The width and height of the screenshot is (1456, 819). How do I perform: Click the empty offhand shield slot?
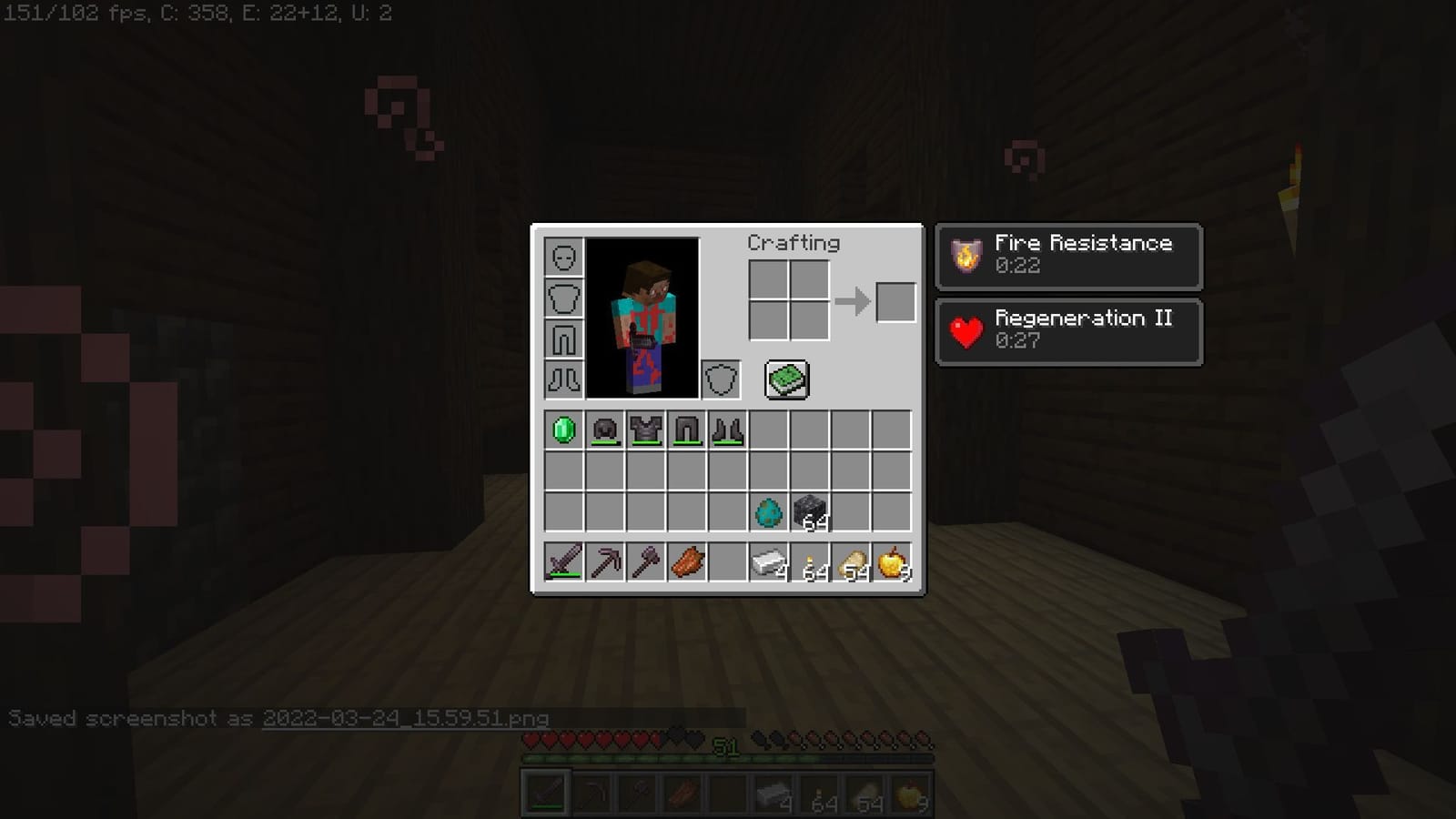(721, 379)
